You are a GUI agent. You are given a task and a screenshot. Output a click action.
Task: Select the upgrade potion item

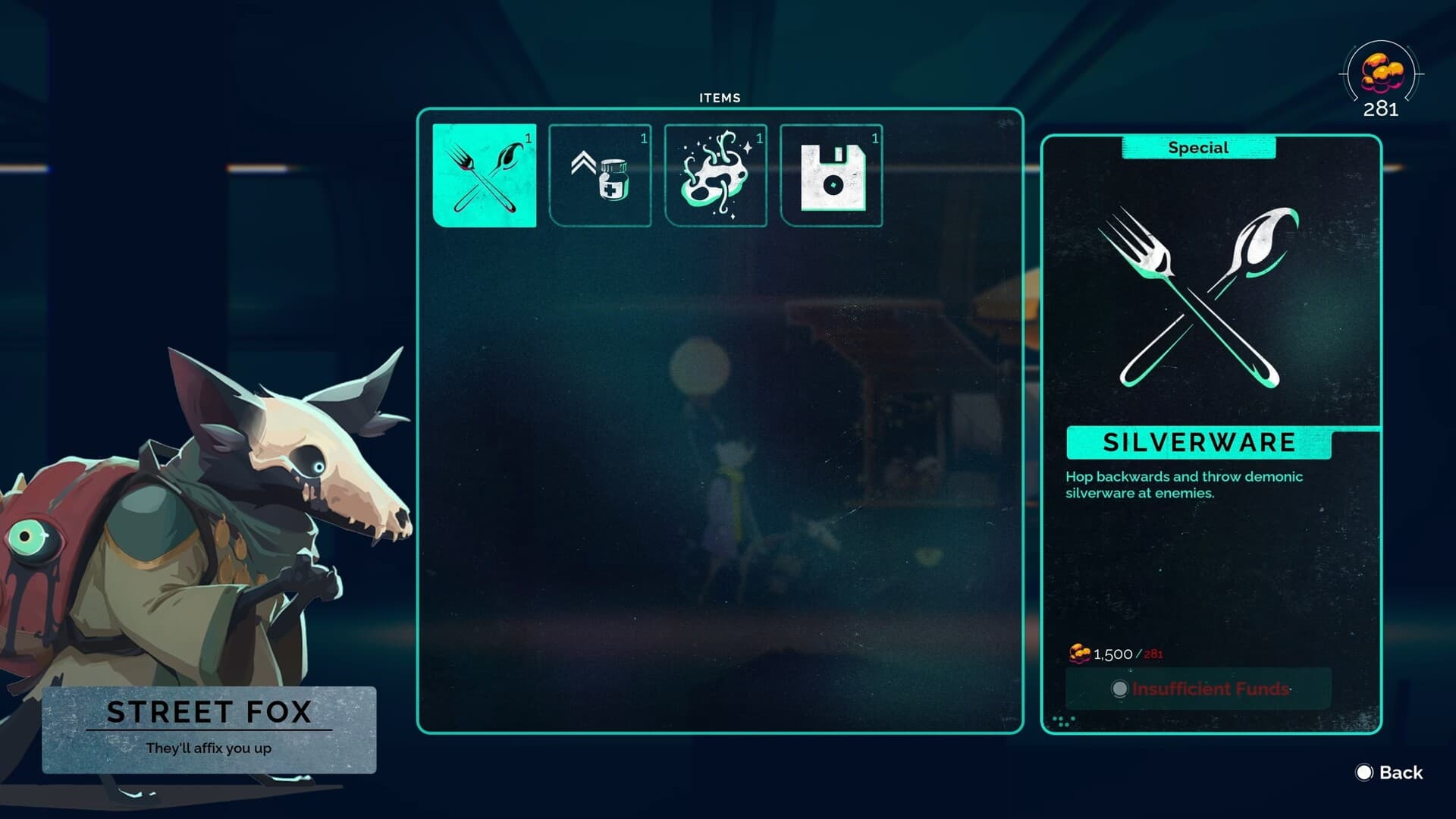pyautogui.click(x=600, y=174)
